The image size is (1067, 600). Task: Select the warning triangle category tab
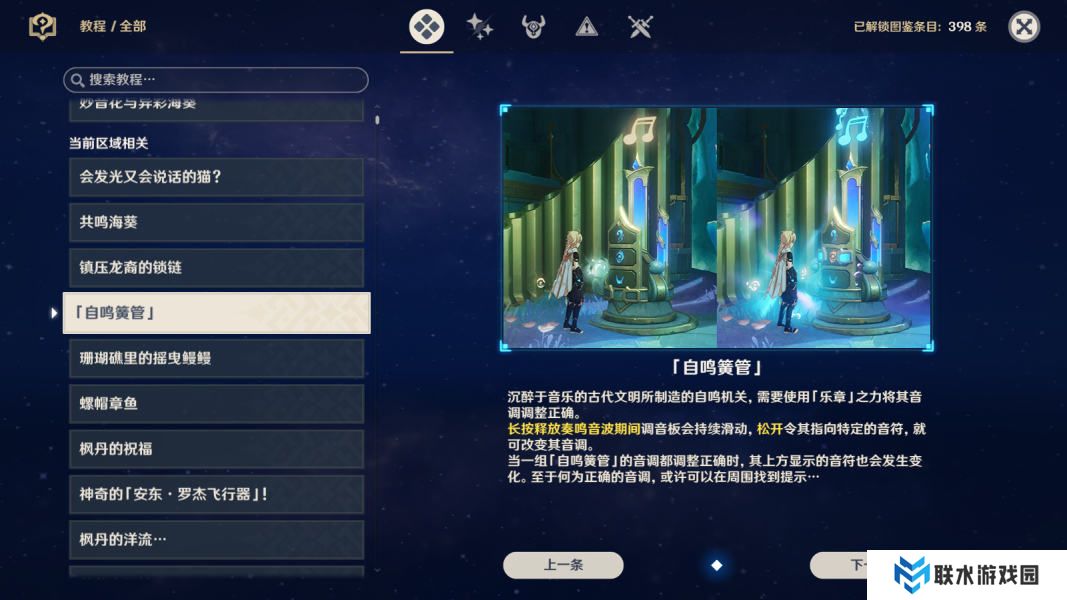point(587,27)
